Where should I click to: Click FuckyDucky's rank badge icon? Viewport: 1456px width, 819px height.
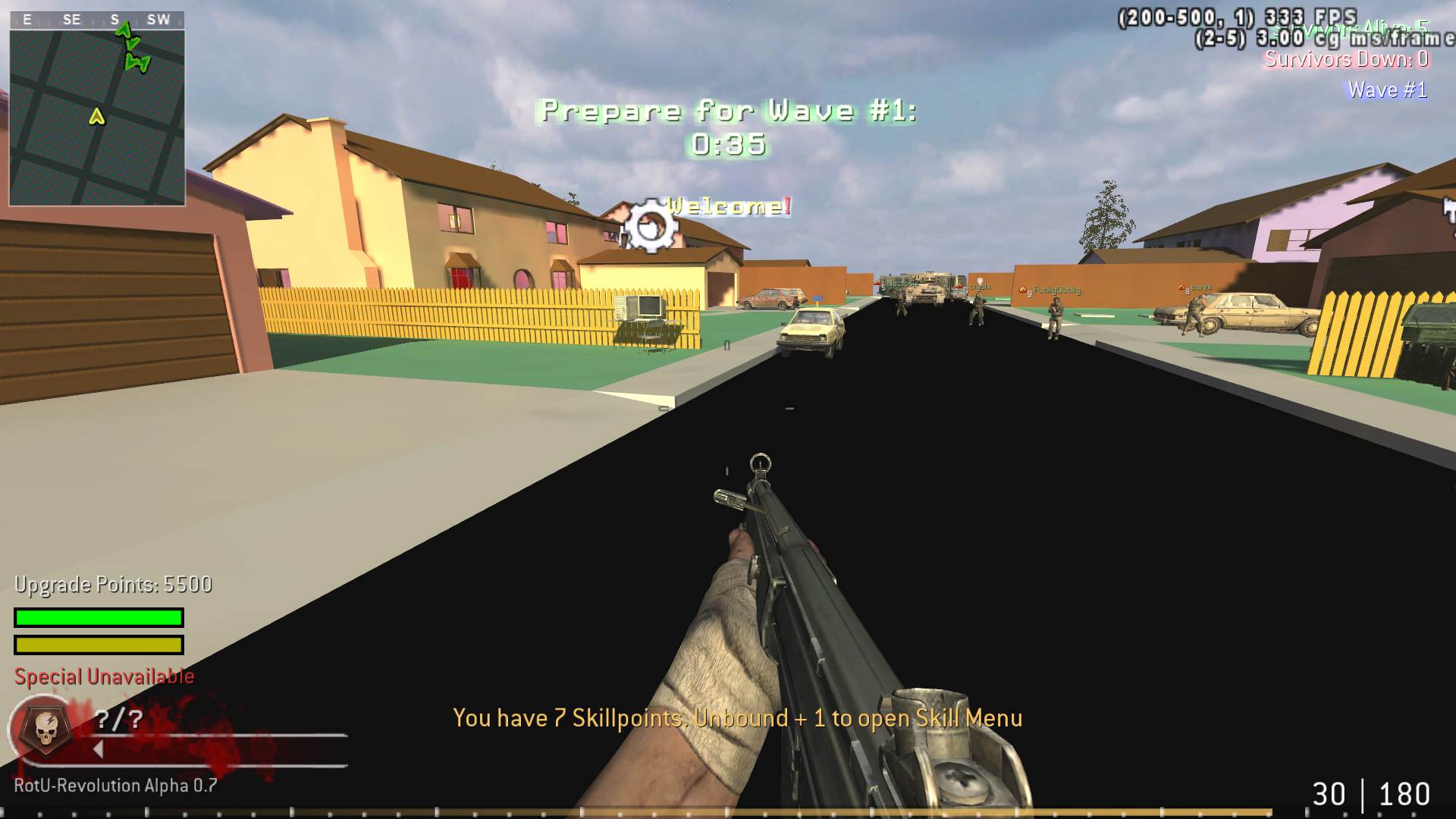1024,289
